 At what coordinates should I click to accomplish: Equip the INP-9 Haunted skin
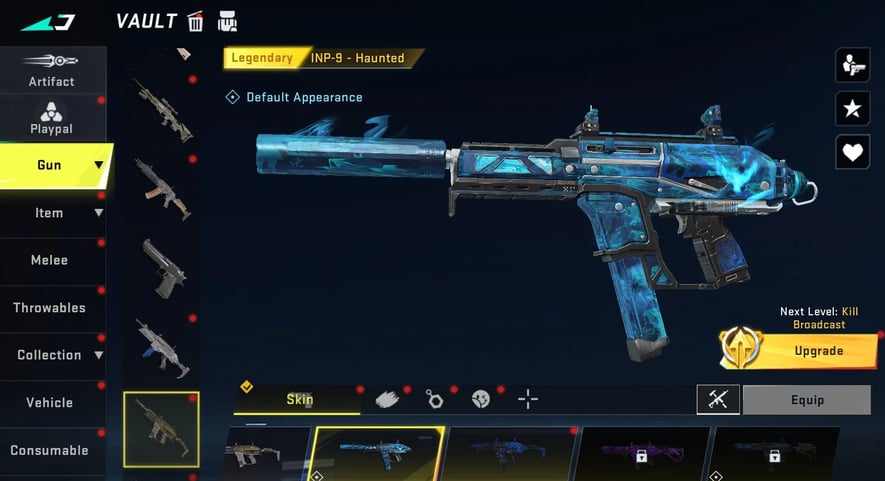[x=807, y=400]
